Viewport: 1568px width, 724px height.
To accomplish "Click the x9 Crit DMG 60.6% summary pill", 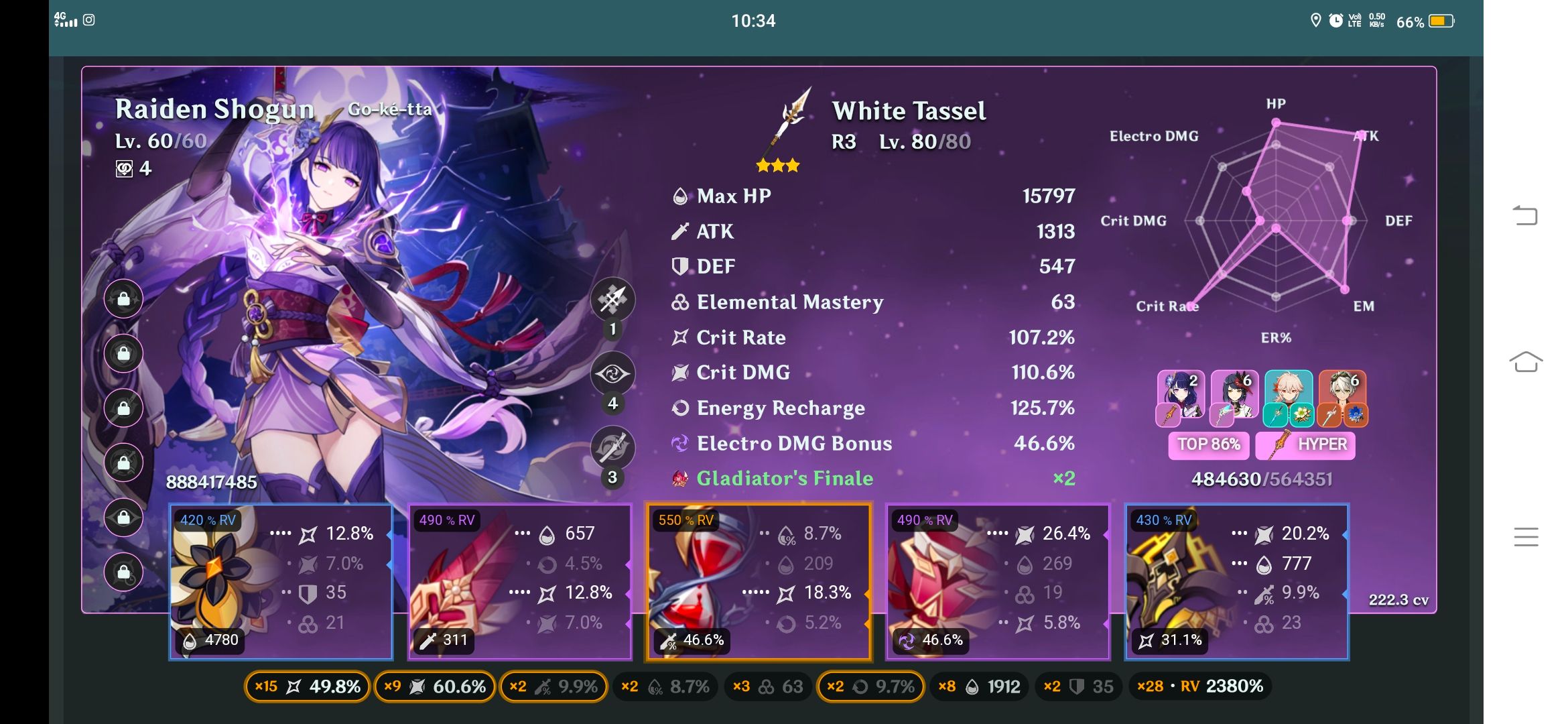I will (434, 686).
